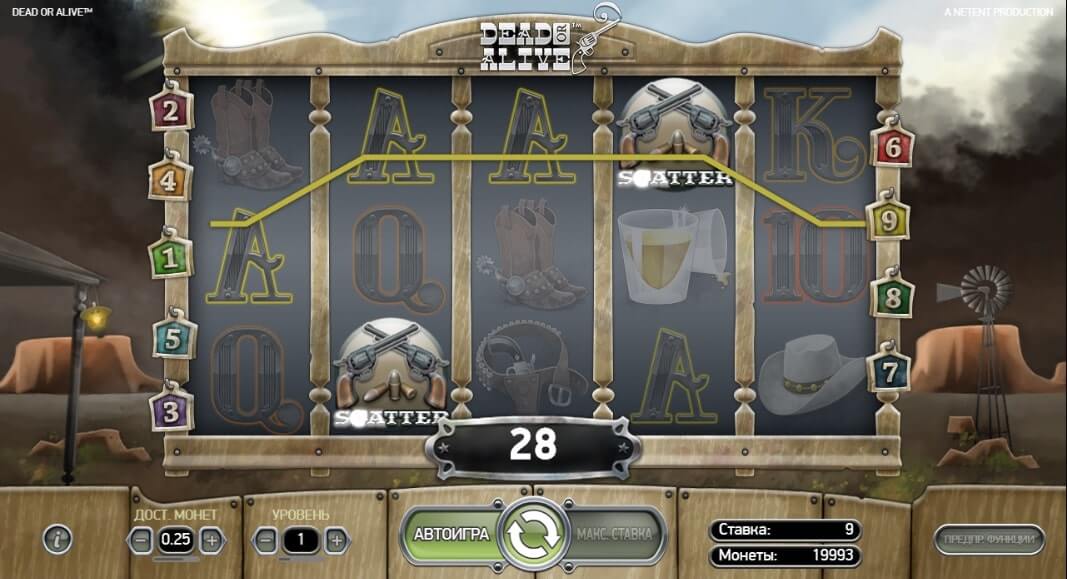Select payline tag number 8

[x=891, y=297]
